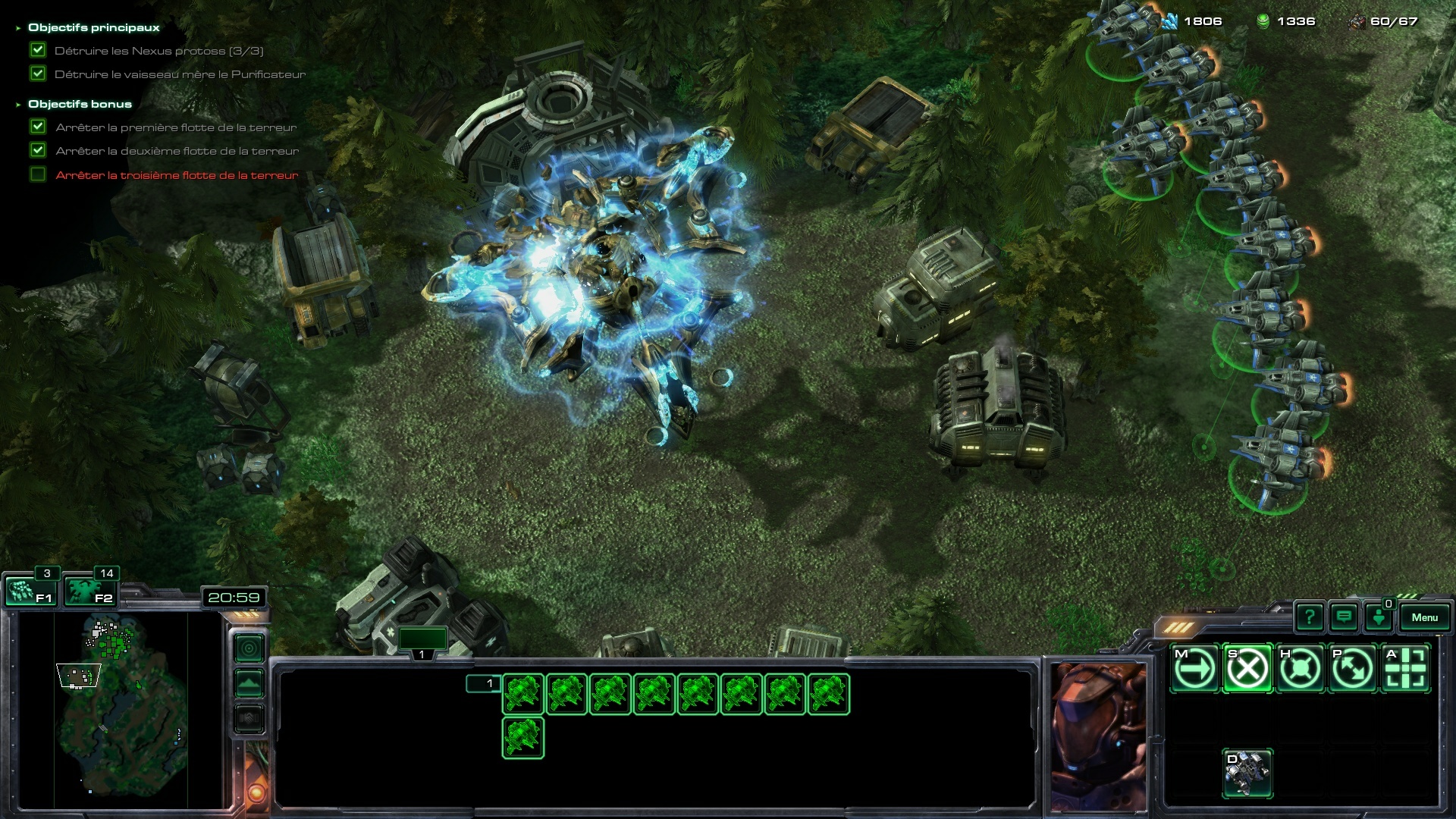Activate the Move command
Screen dimensions: 1456x819
tap(1195, 669)
